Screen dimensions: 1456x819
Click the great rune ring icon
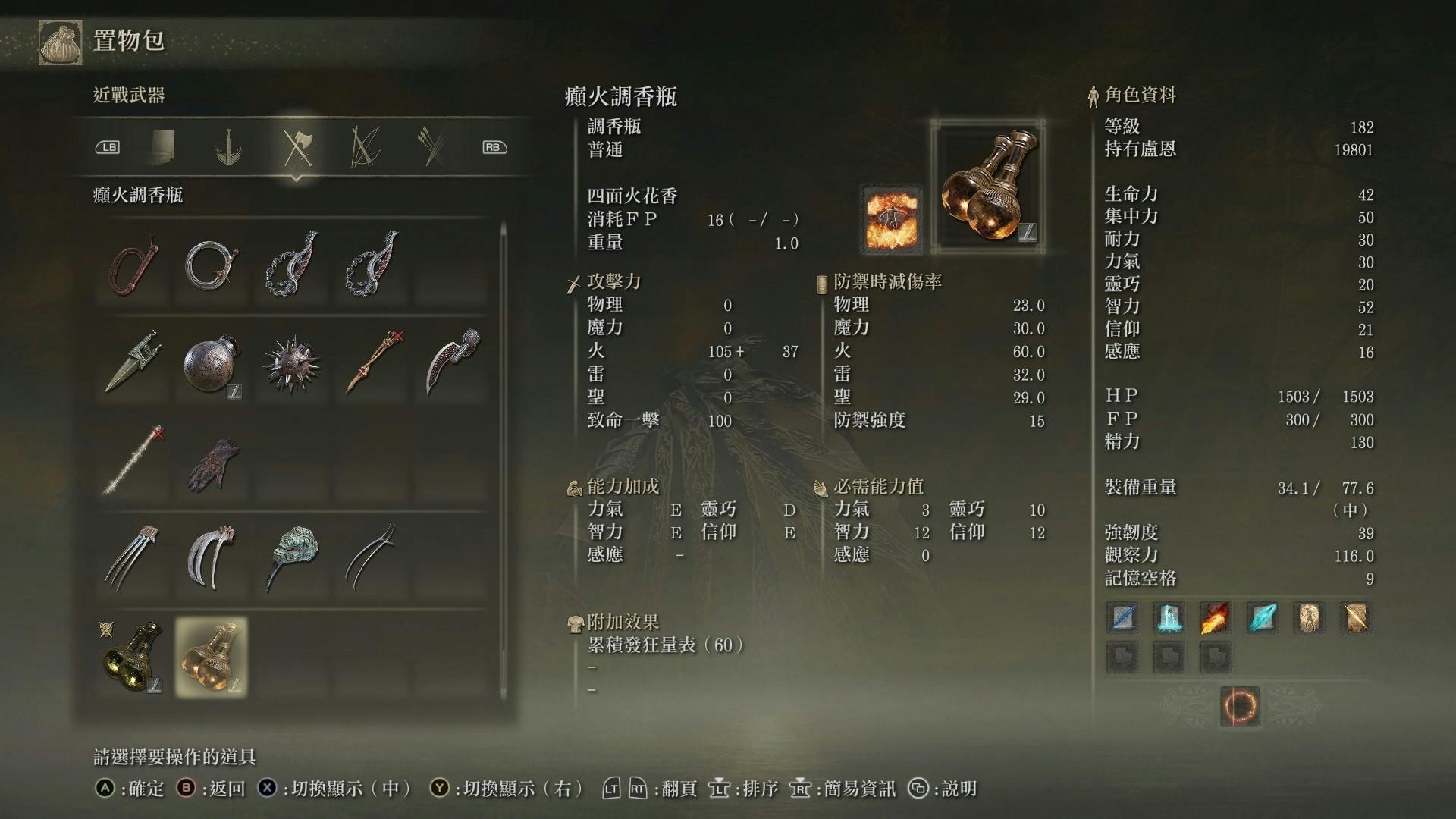(x=1240, y=707)
